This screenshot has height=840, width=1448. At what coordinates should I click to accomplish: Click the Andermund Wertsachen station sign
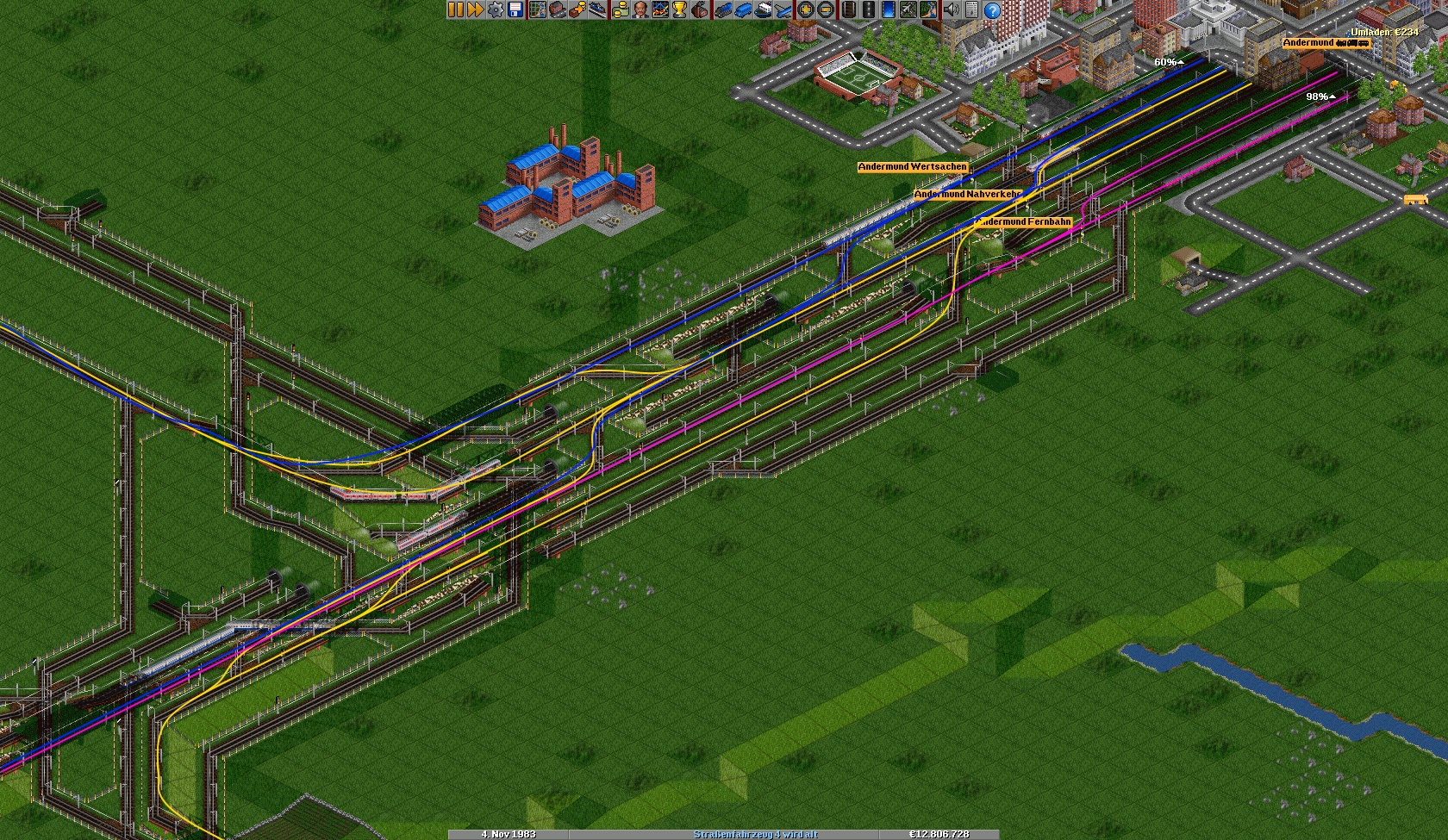pyautogui.click(x=913, y=167)
